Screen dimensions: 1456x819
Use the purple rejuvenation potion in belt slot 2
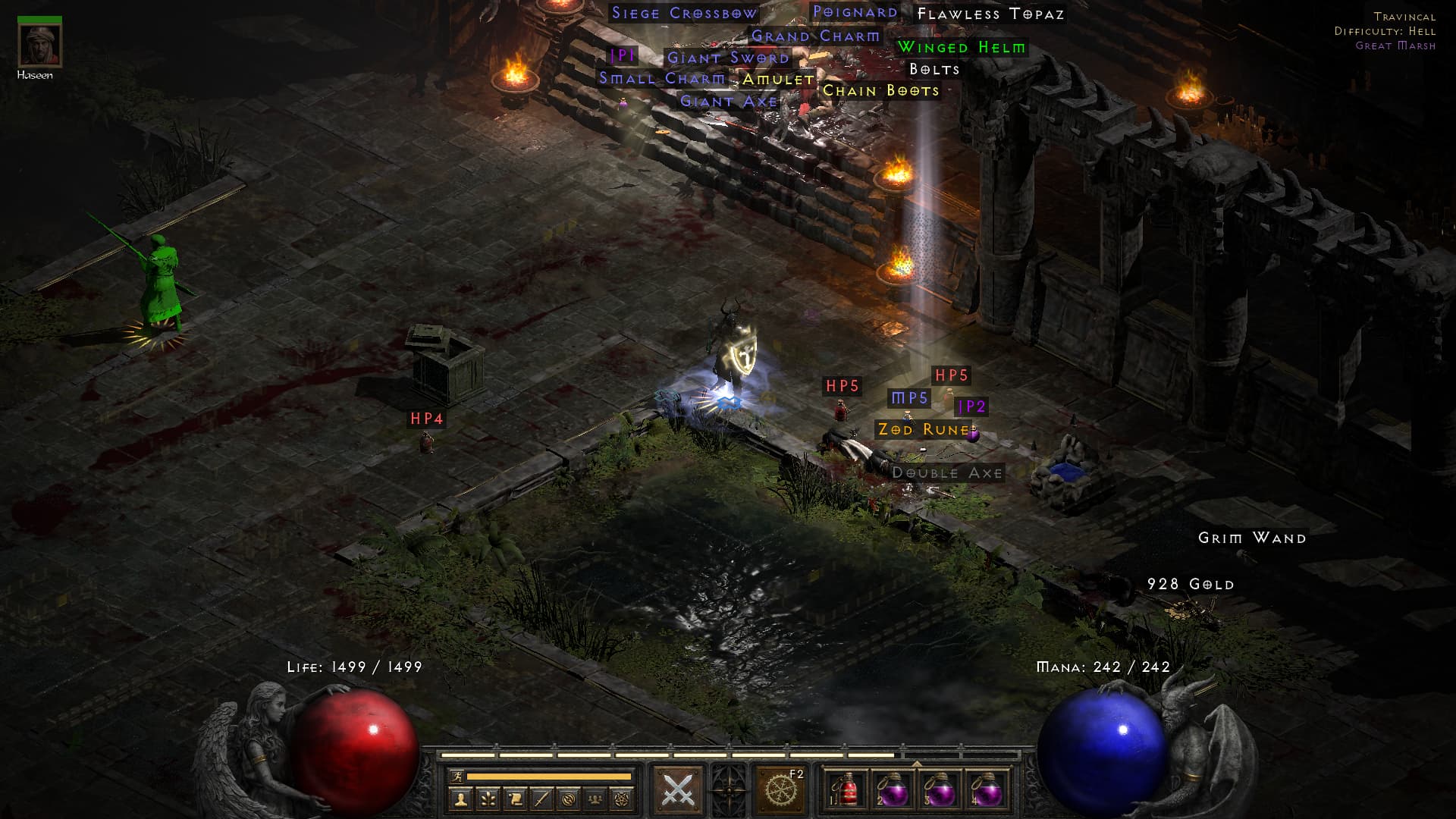click(x=893, y=791)
